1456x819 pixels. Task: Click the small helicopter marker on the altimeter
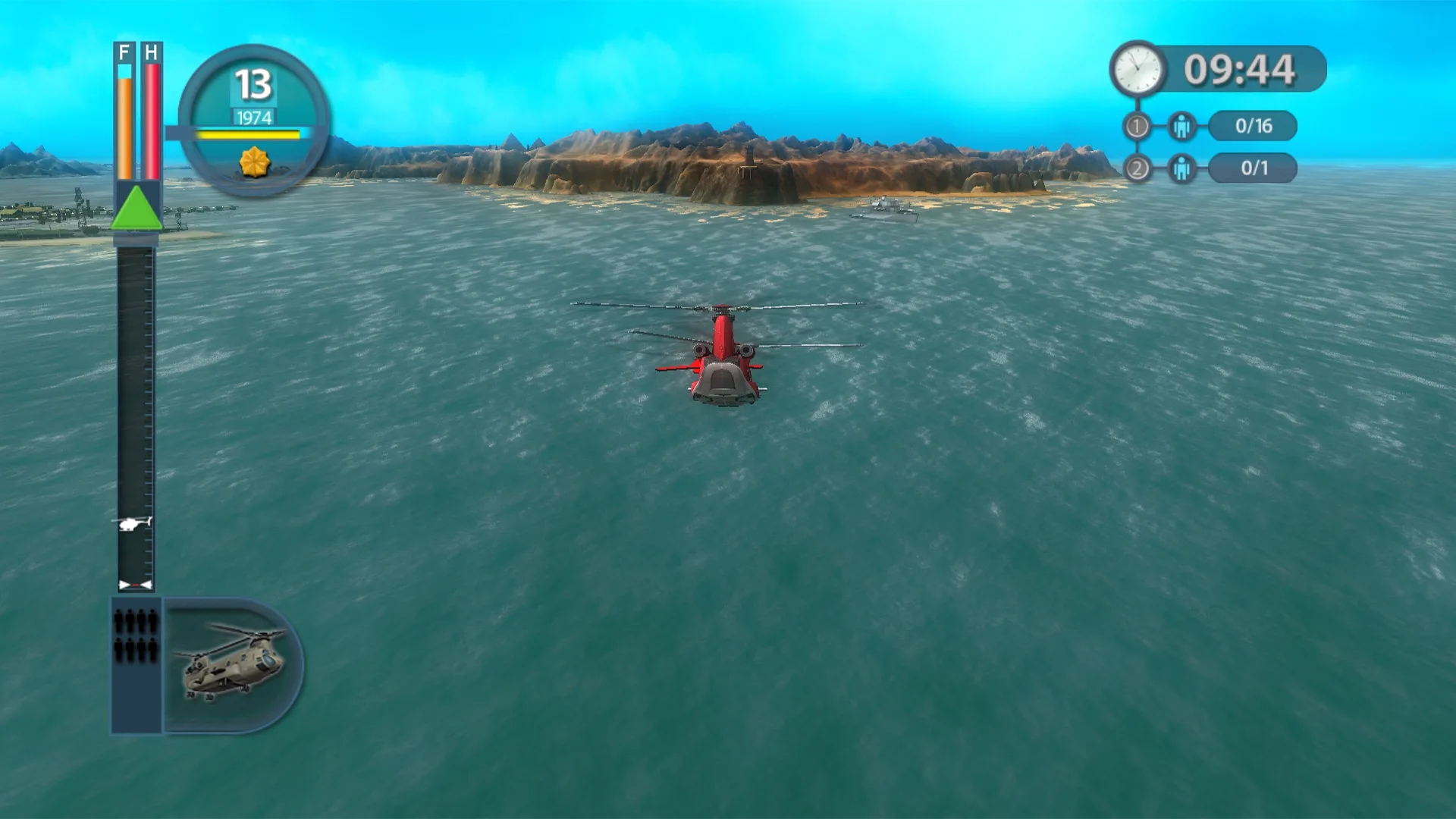click(x=135, y=522)
